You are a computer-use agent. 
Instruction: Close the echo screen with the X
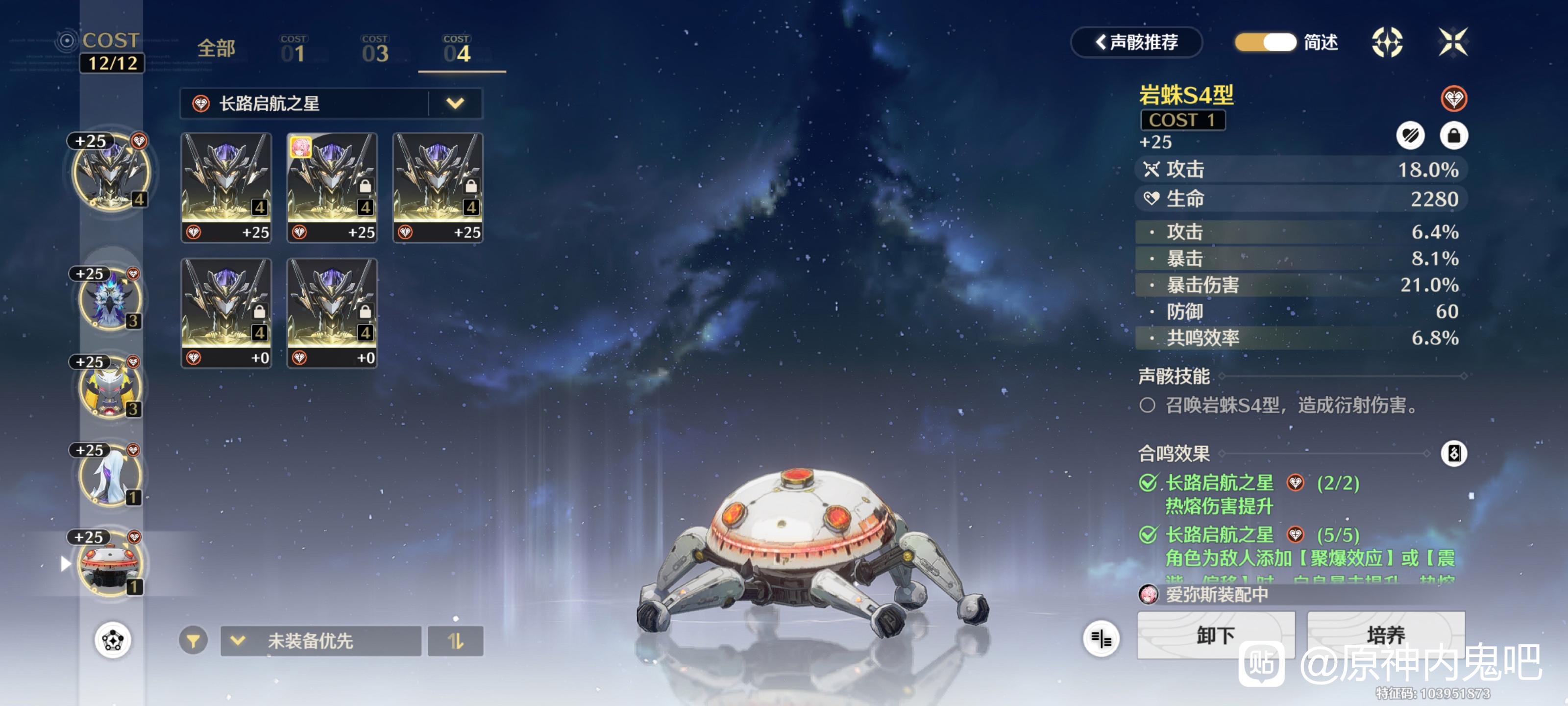tap(1453, 42)
